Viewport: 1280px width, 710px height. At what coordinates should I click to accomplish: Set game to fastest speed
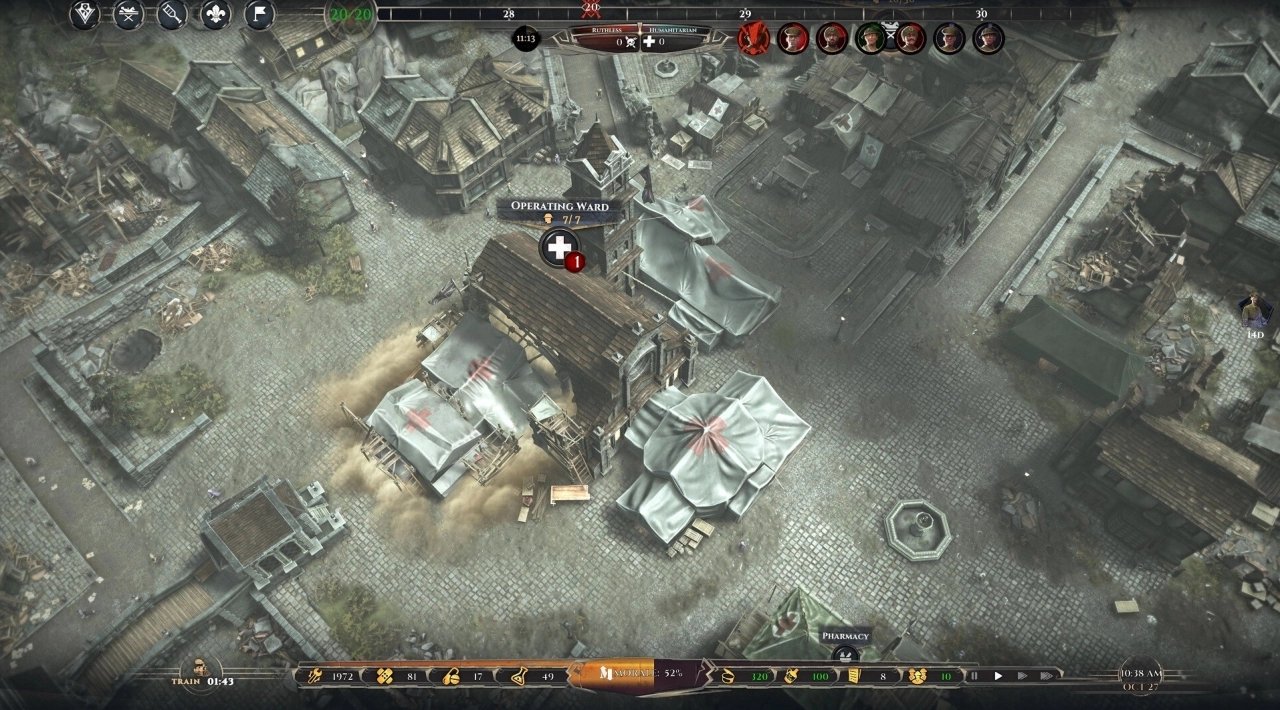point(1047,676)
